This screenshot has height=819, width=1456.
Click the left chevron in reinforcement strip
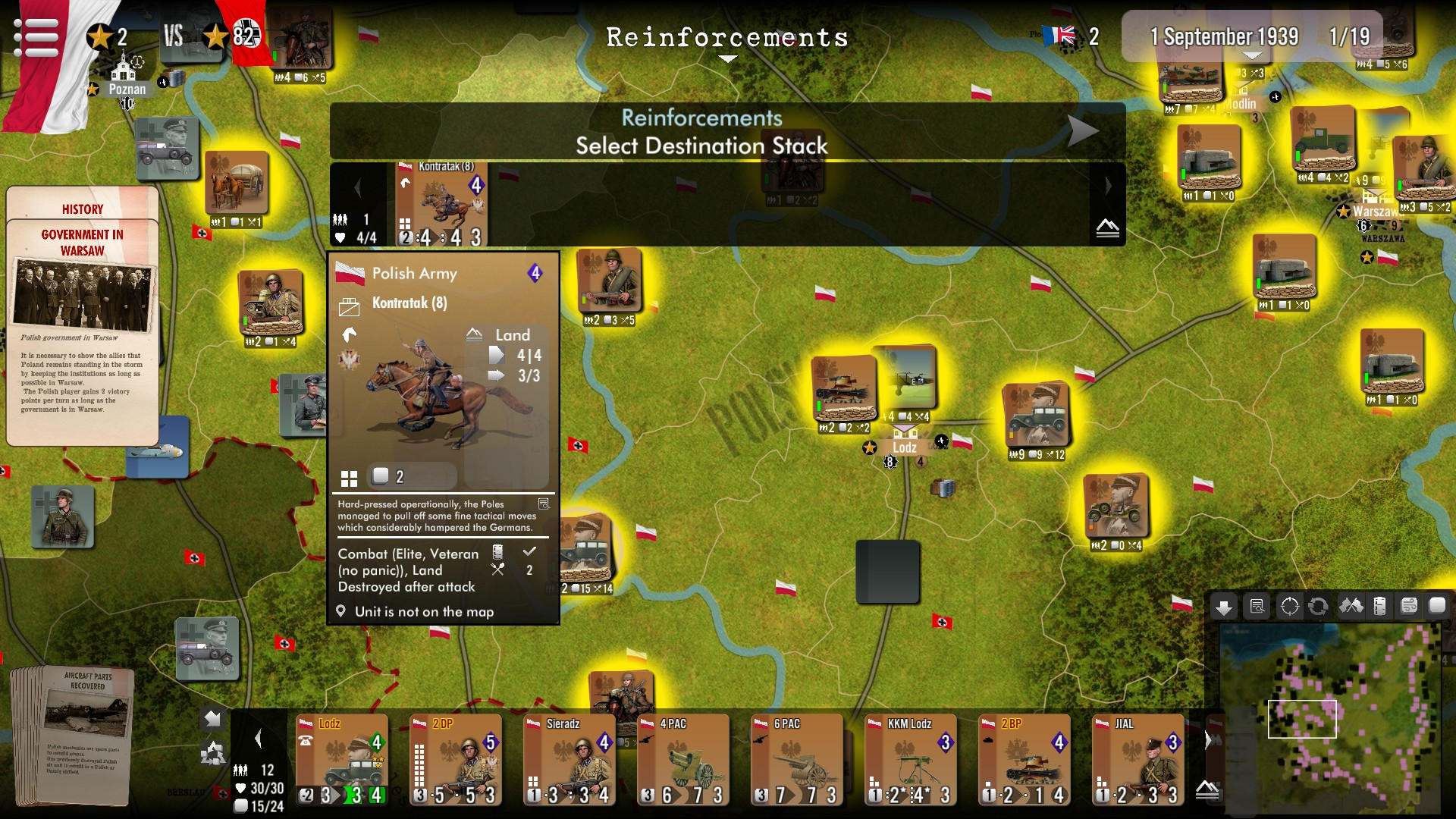pos(358,186)
